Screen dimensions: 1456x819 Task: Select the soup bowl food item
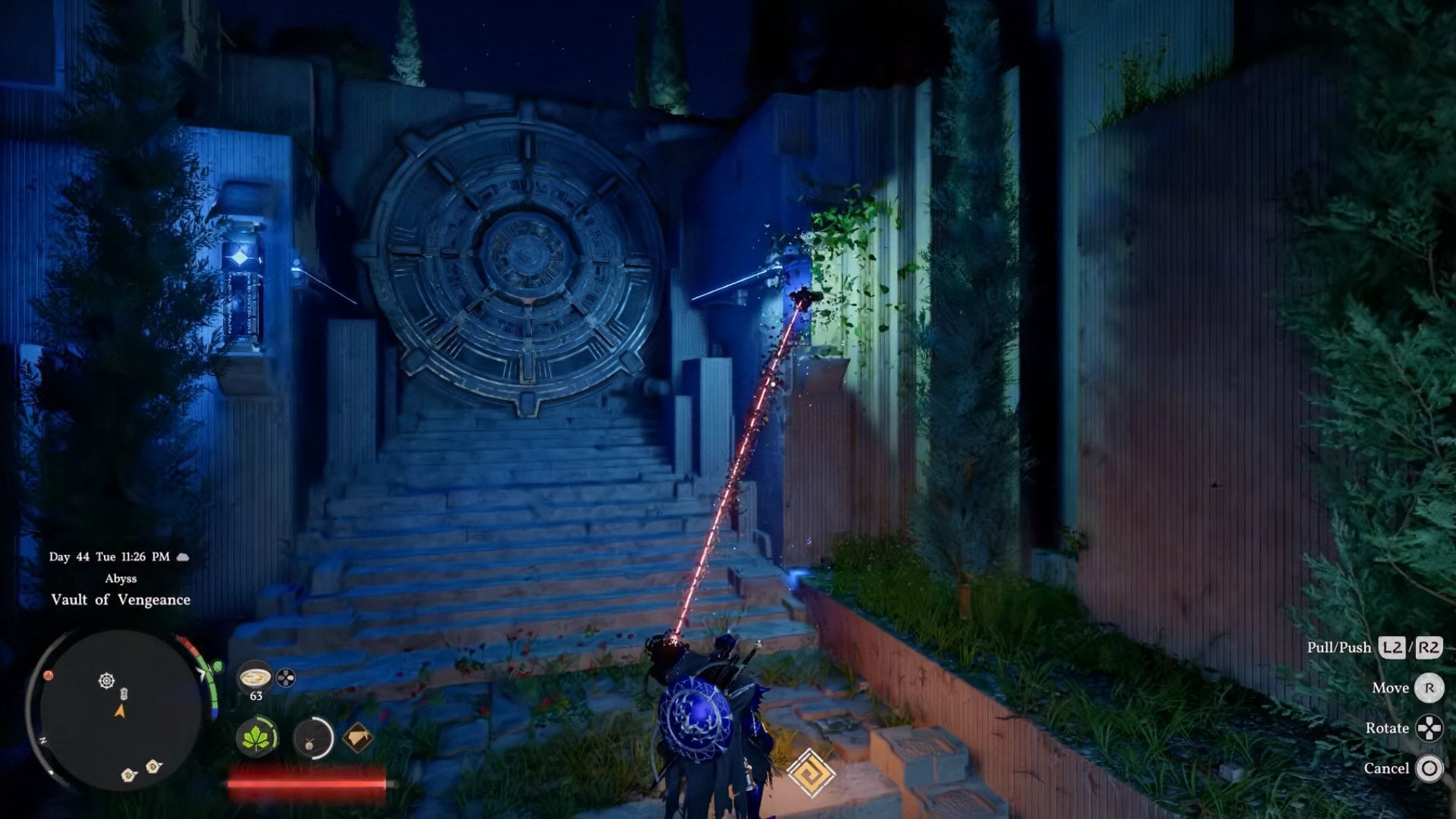coord(256,676)
